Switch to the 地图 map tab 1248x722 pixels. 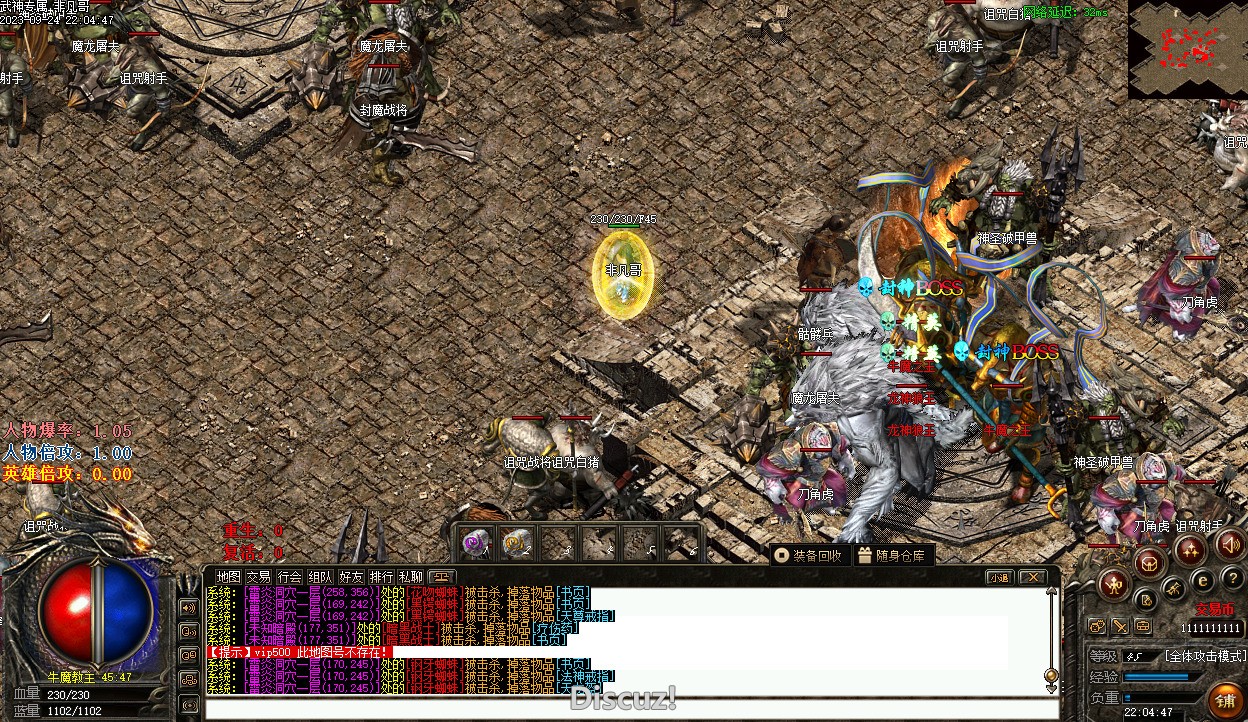coord(229,577)
